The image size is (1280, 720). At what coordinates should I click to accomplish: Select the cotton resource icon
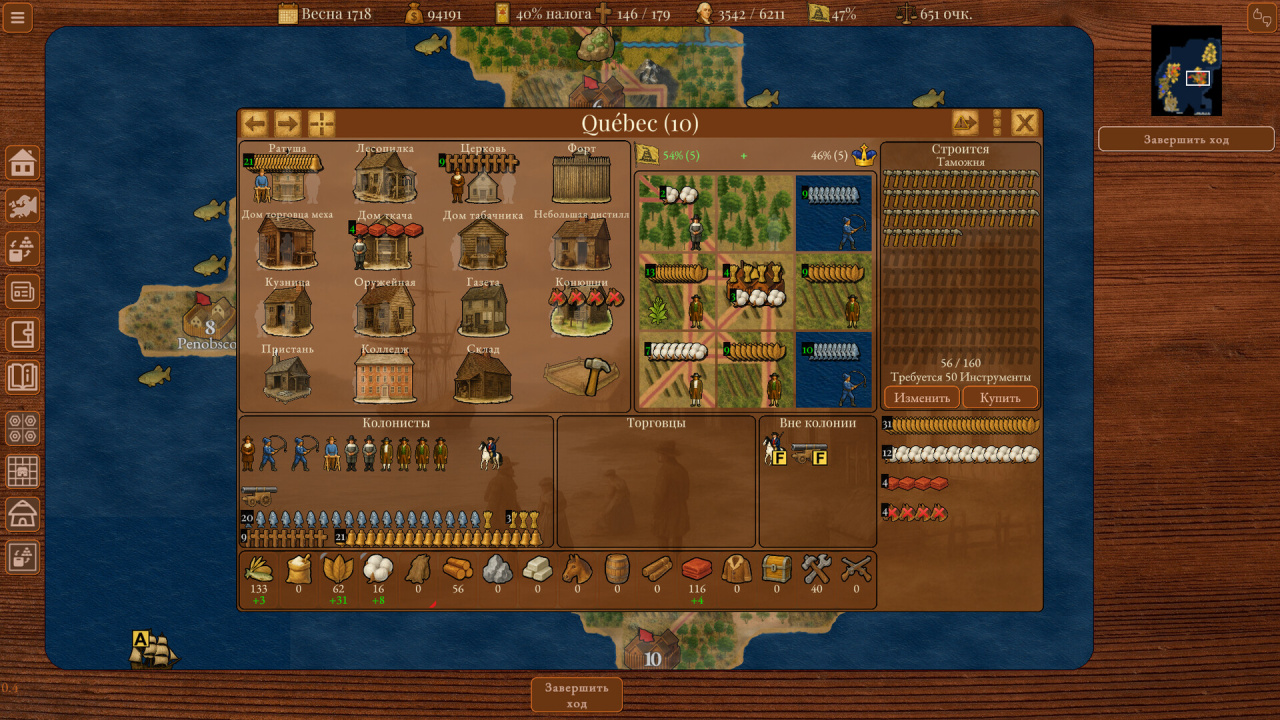point(378,570)
